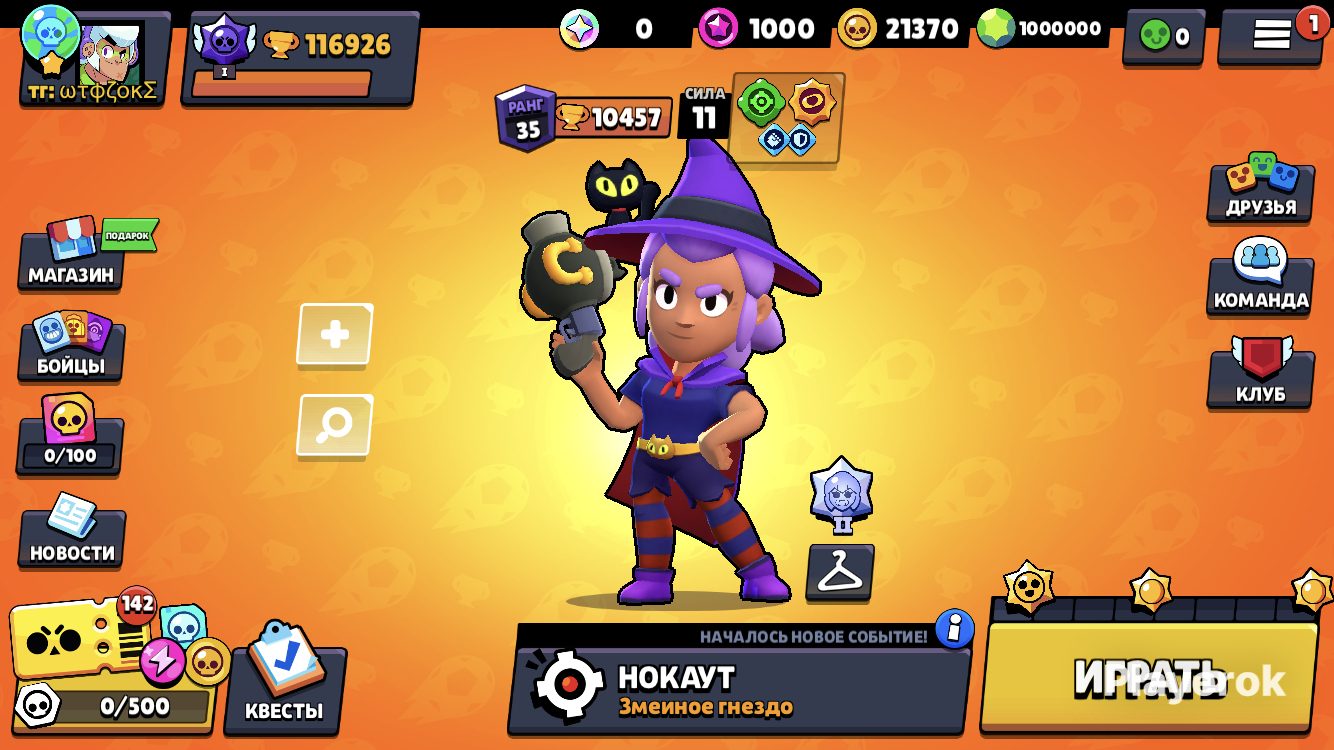1334x750 pixels.
Task: Click the magnifier tile to find team
Action: tap(335, 425)
